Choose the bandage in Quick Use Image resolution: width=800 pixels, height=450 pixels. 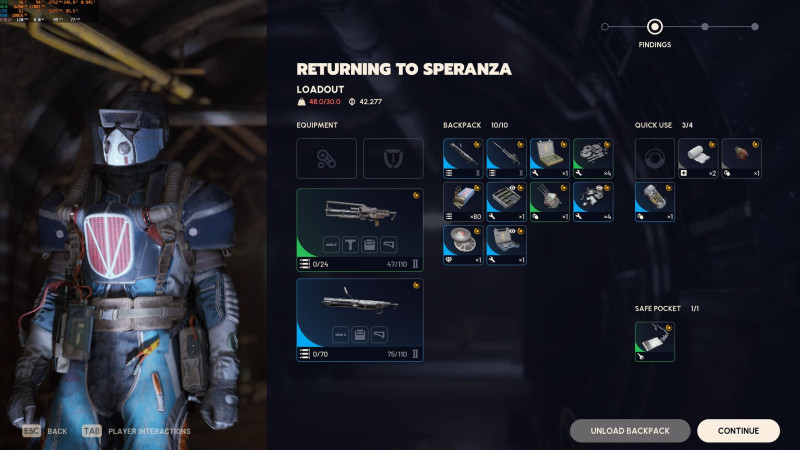[x=698, y=158]
